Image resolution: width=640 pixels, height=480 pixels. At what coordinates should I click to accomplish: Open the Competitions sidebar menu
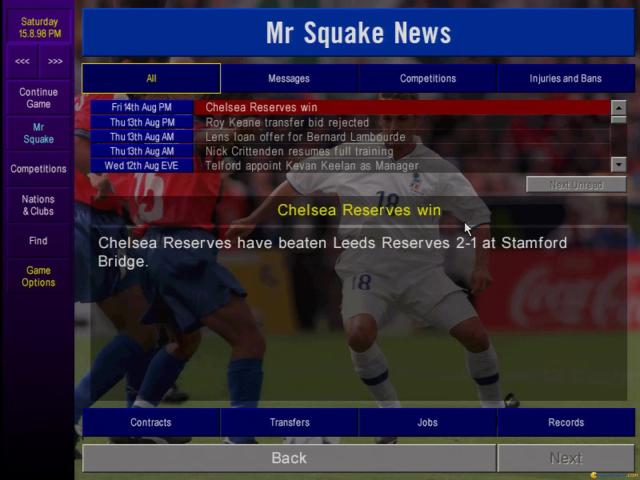(x=38, y=169)
